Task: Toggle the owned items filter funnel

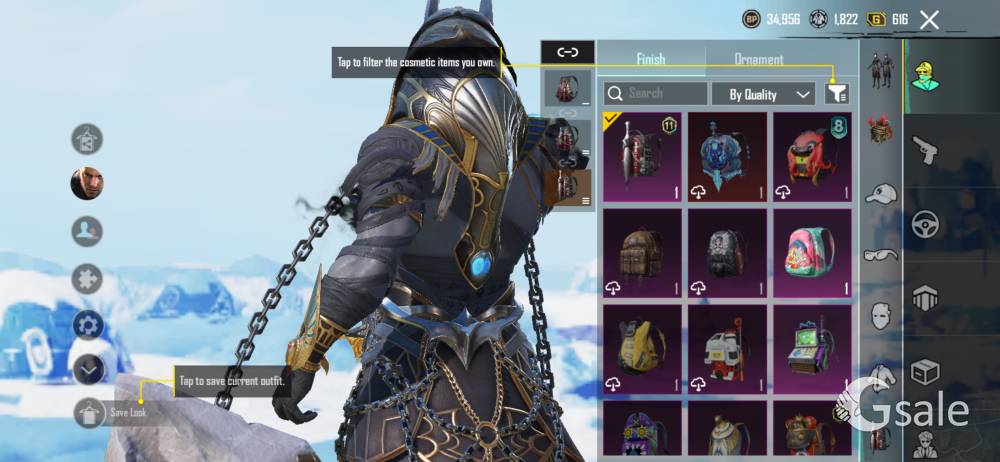Action: point(837,94)
